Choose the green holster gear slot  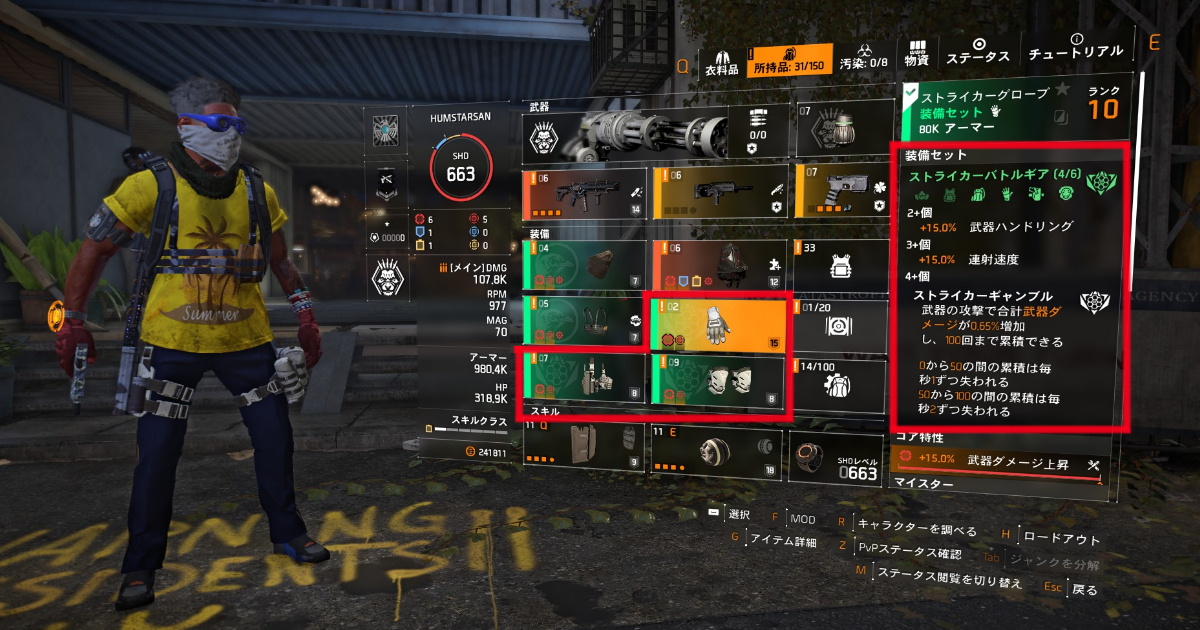point(583,380)
